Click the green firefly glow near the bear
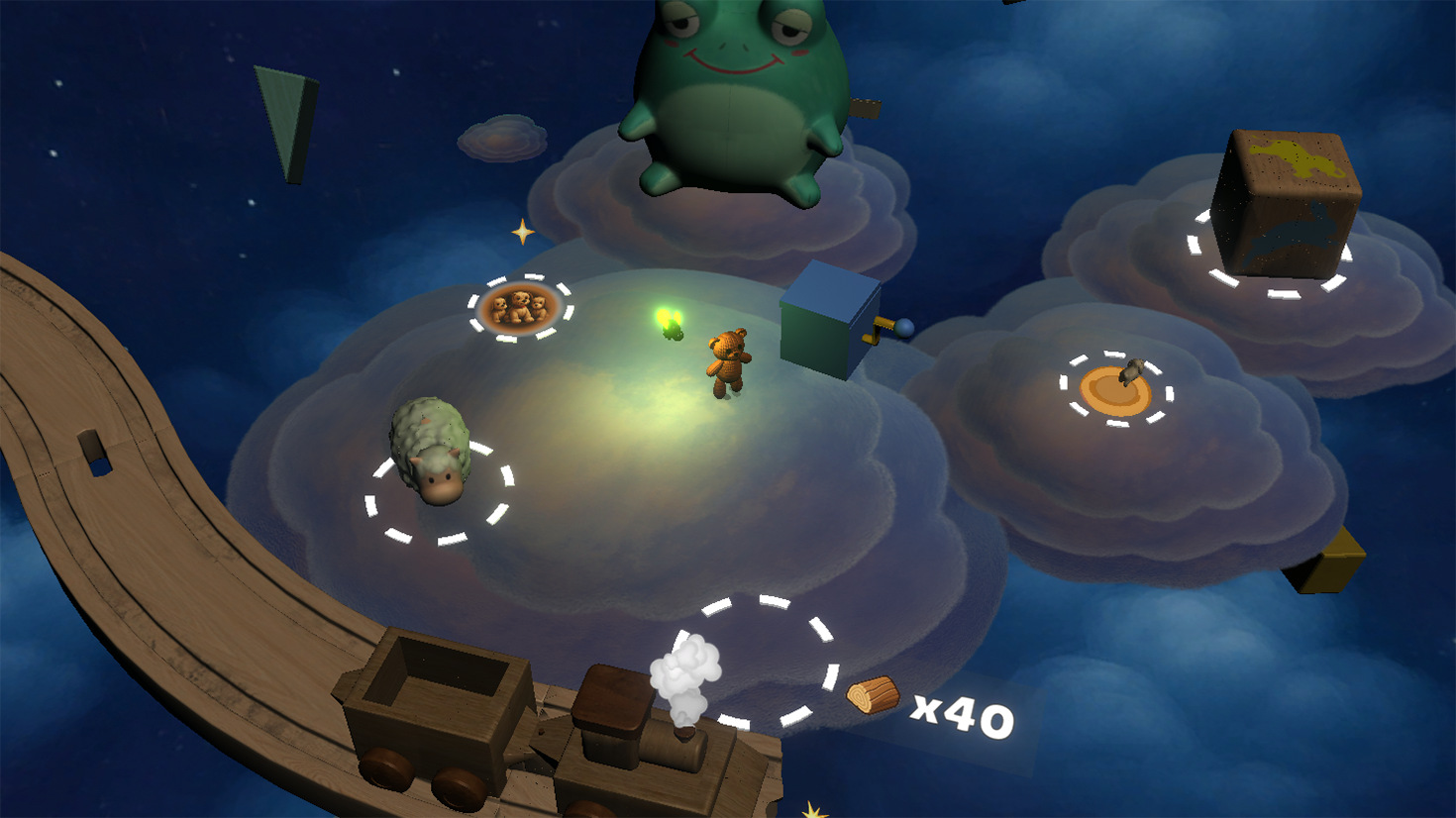The width and height of the screenshot is (1456, 818). [x=670, y=324]
